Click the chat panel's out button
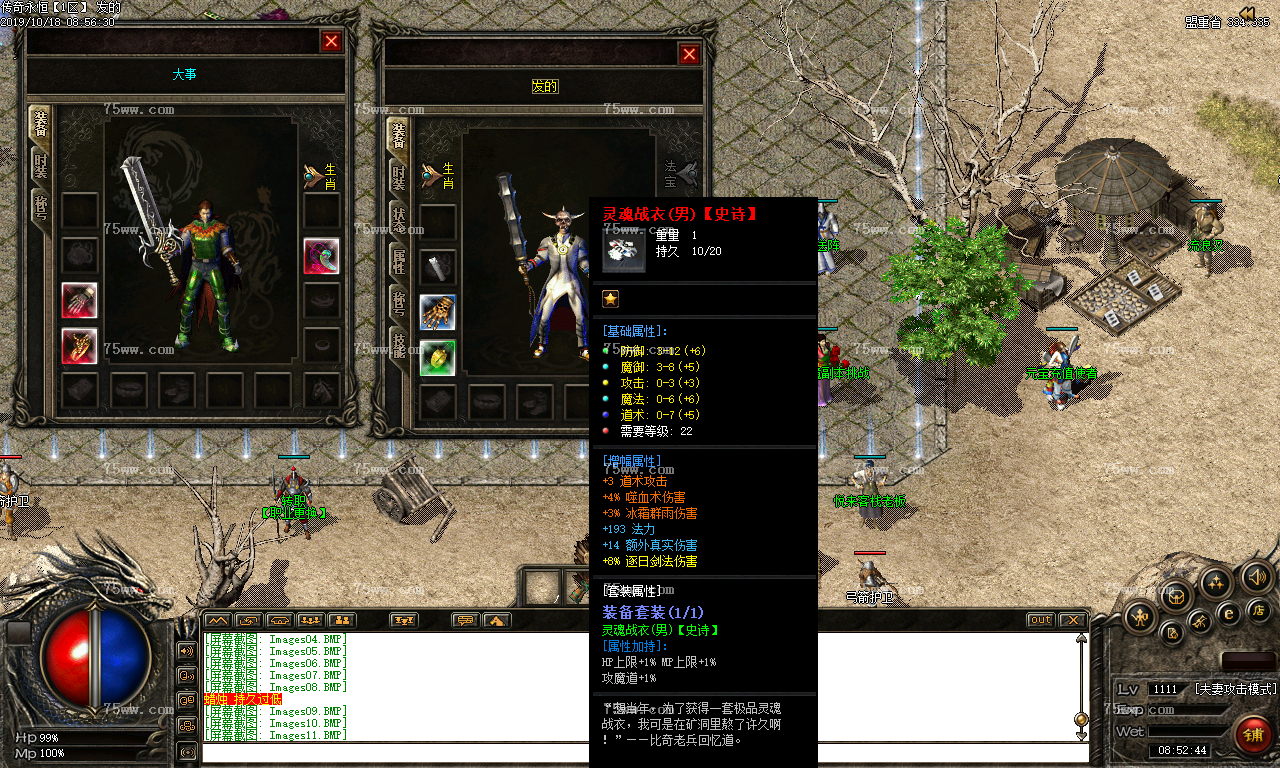This screenshot has height=768, width=1280. 1041,620
